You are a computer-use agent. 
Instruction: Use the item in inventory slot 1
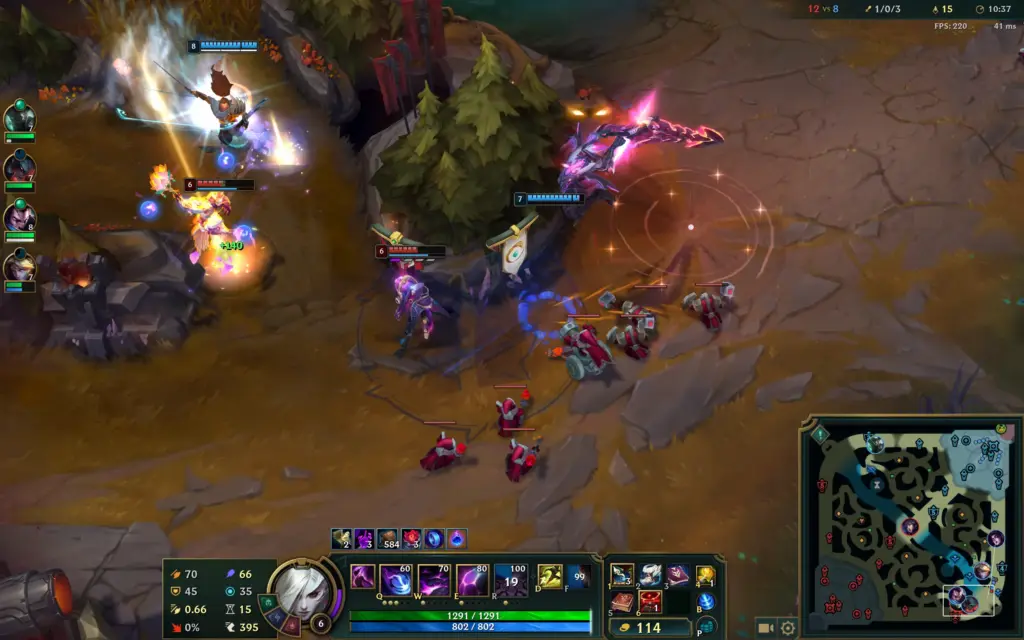click(622, 575)
